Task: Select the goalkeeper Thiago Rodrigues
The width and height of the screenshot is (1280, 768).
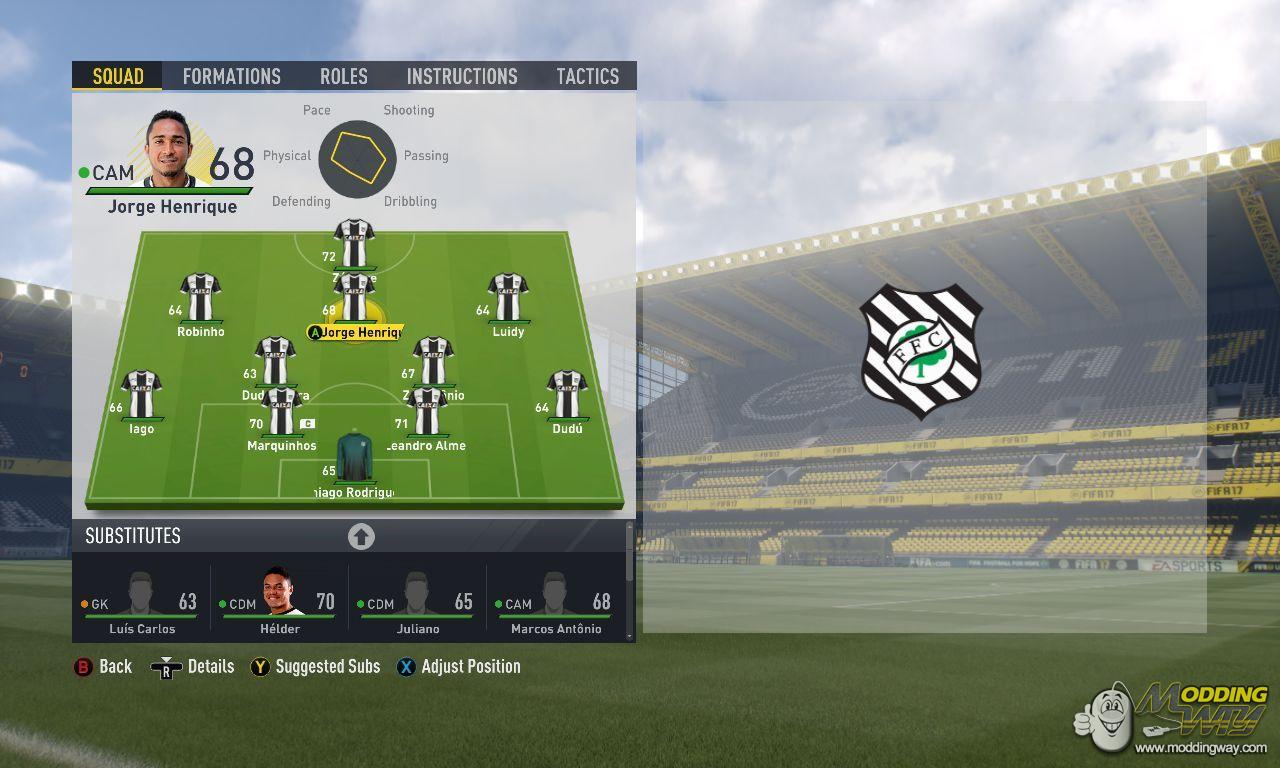Action: (x=355, y=459)
